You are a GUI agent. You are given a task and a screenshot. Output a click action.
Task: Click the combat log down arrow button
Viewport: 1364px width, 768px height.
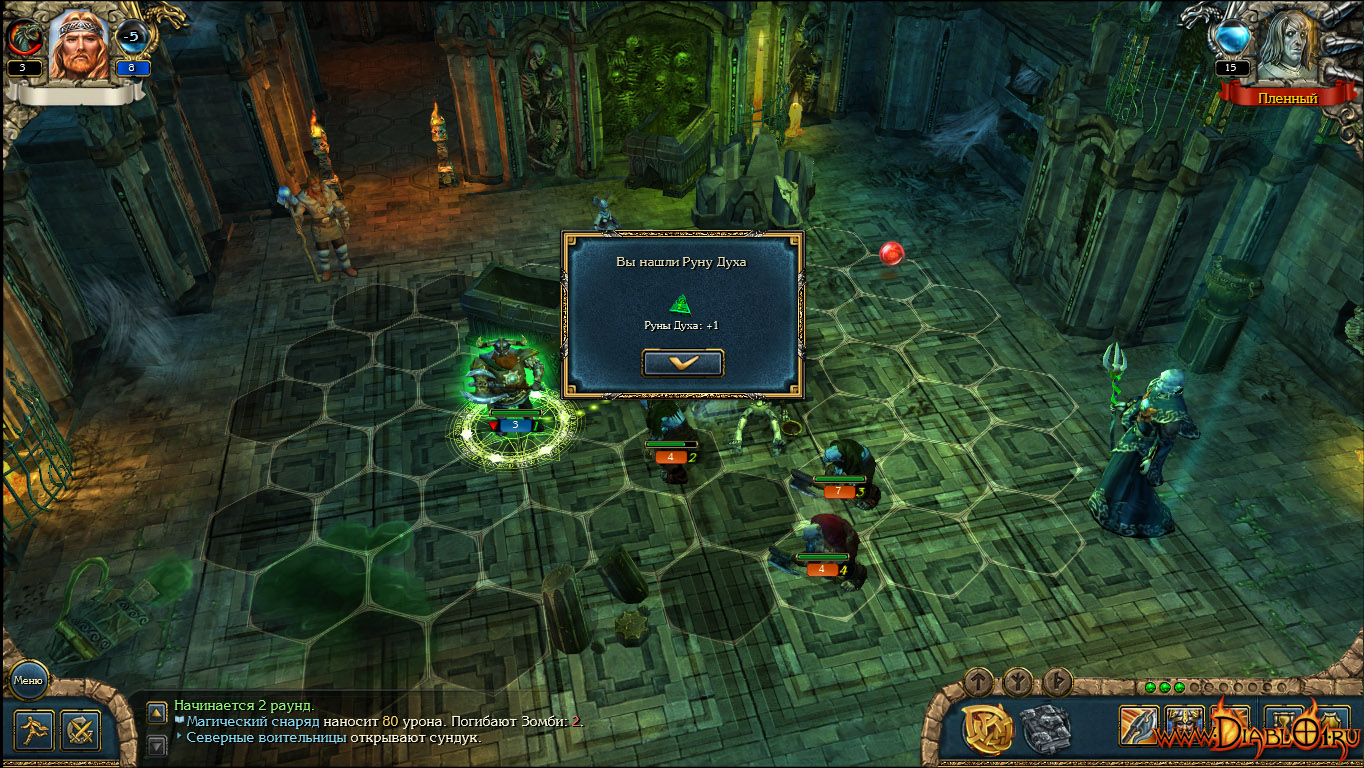pyautogui.click(x=157, y=745)
